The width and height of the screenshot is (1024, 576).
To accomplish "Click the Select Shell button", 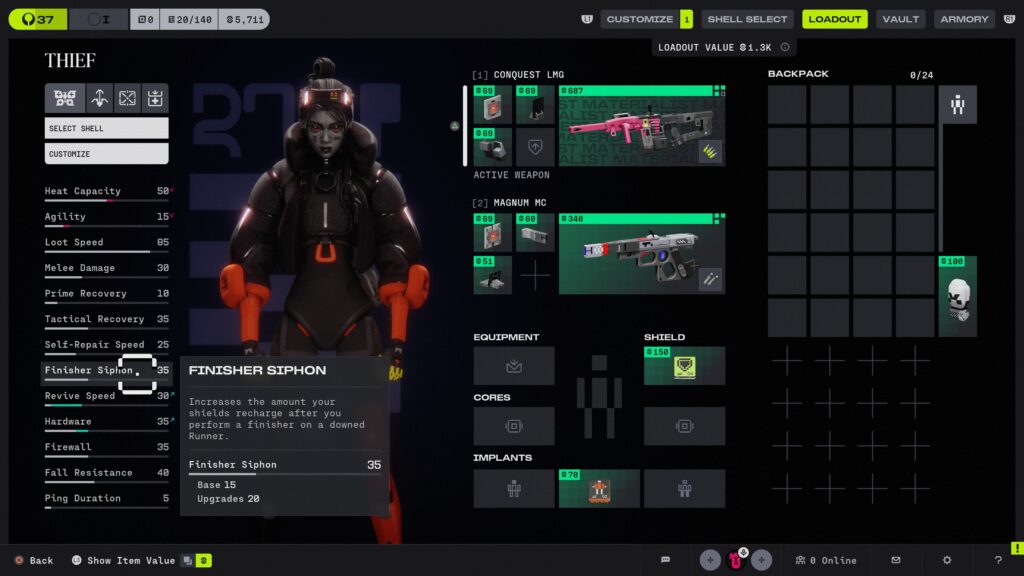I will (106, 128).
